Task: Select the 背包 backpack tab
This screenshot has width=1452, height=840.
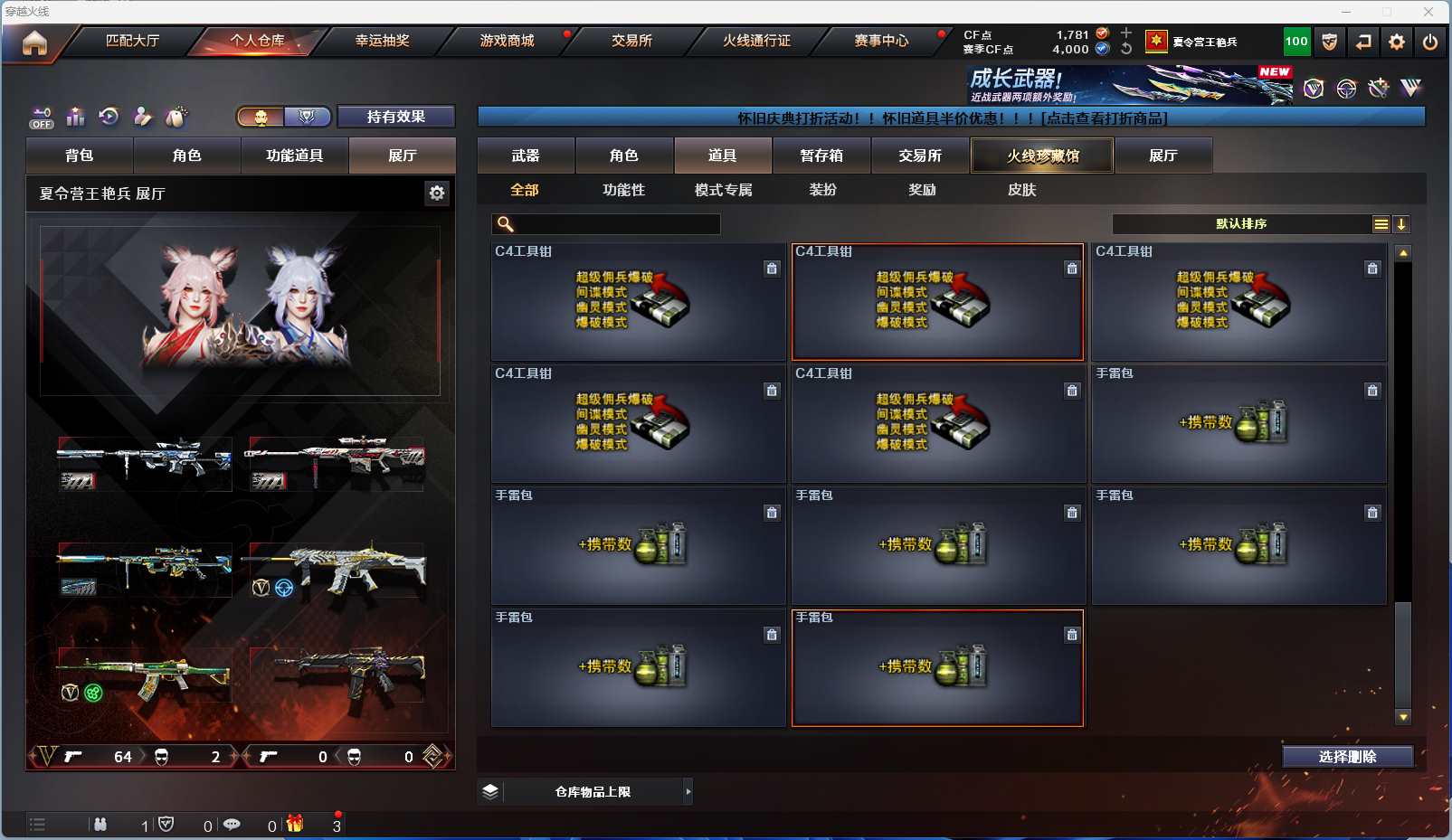Action: click(80, 156)
